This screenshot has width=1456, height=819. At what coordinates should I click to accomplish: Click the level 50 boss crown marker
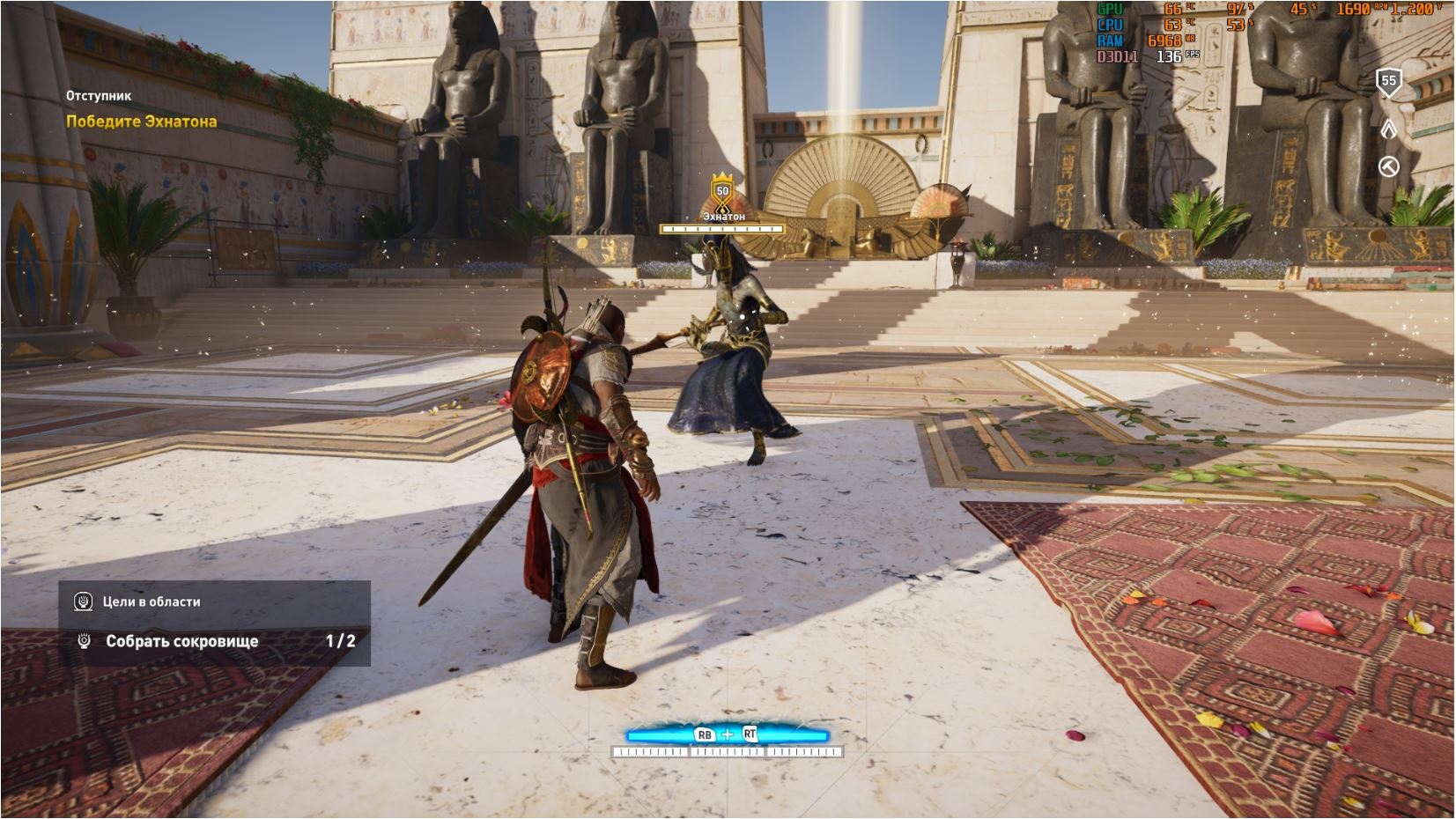click(x=722, y=188)
